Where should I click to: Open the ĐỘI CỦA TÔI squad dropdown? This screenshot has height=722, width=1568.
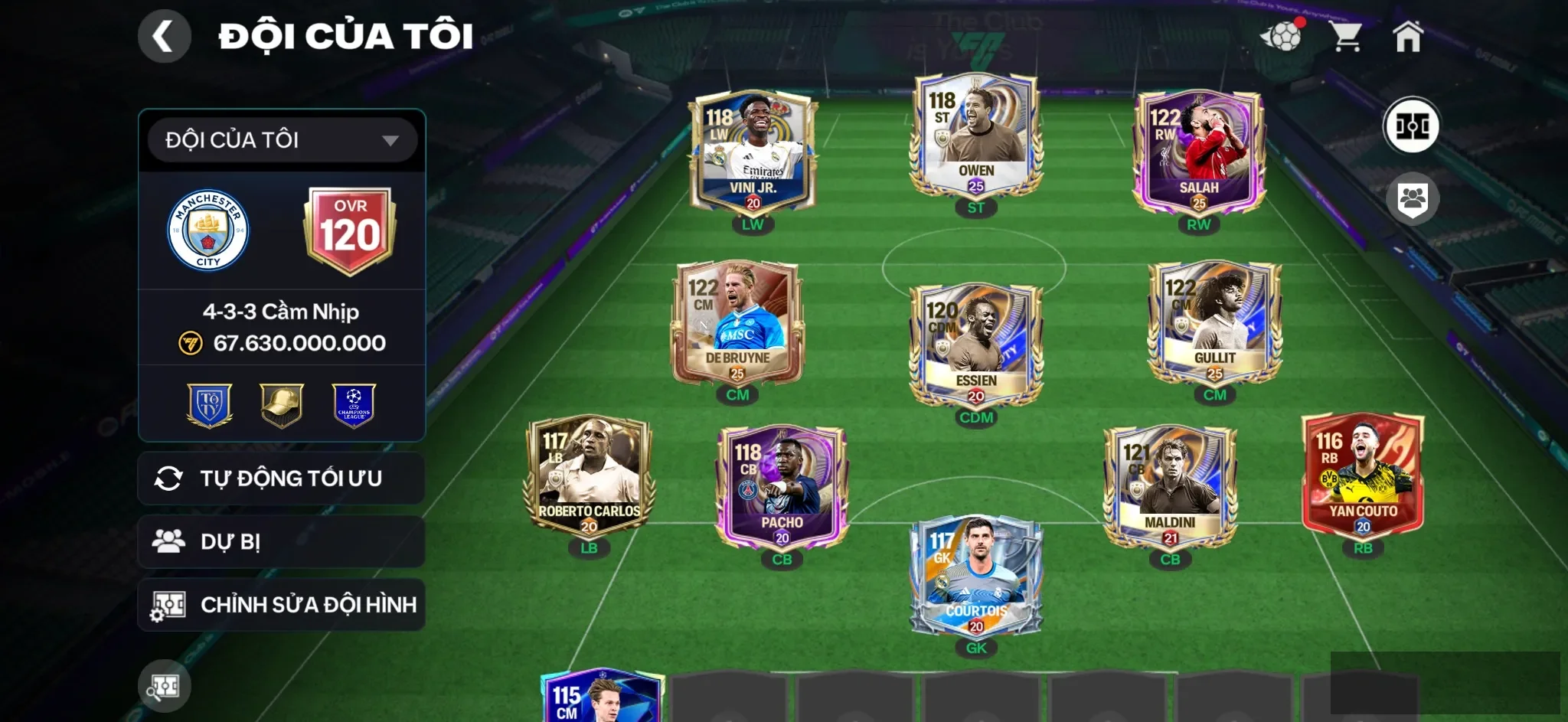click(282, 140)
